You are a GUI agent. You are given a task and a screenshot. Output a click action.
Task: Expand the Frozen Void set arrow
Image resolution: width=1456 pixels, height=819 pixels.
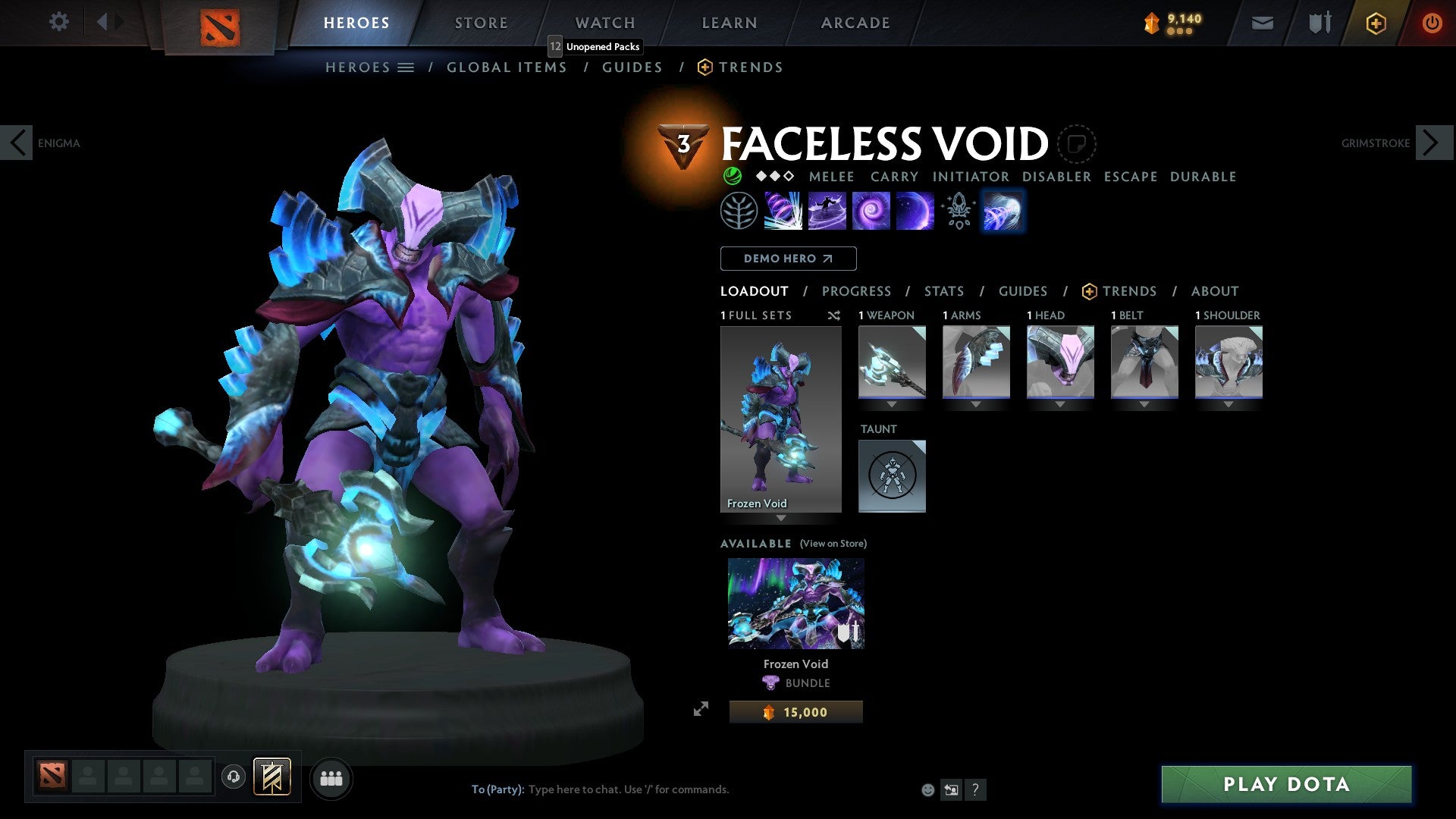[x=781, y=520]
